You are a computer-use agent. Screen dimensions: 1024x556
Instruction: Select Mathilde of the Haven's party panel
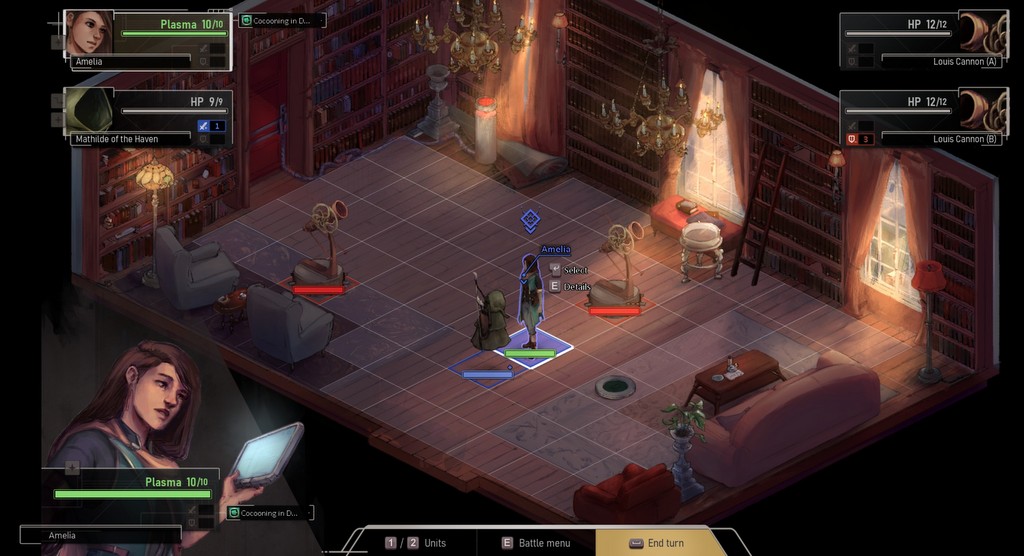[x=148, y=117]
